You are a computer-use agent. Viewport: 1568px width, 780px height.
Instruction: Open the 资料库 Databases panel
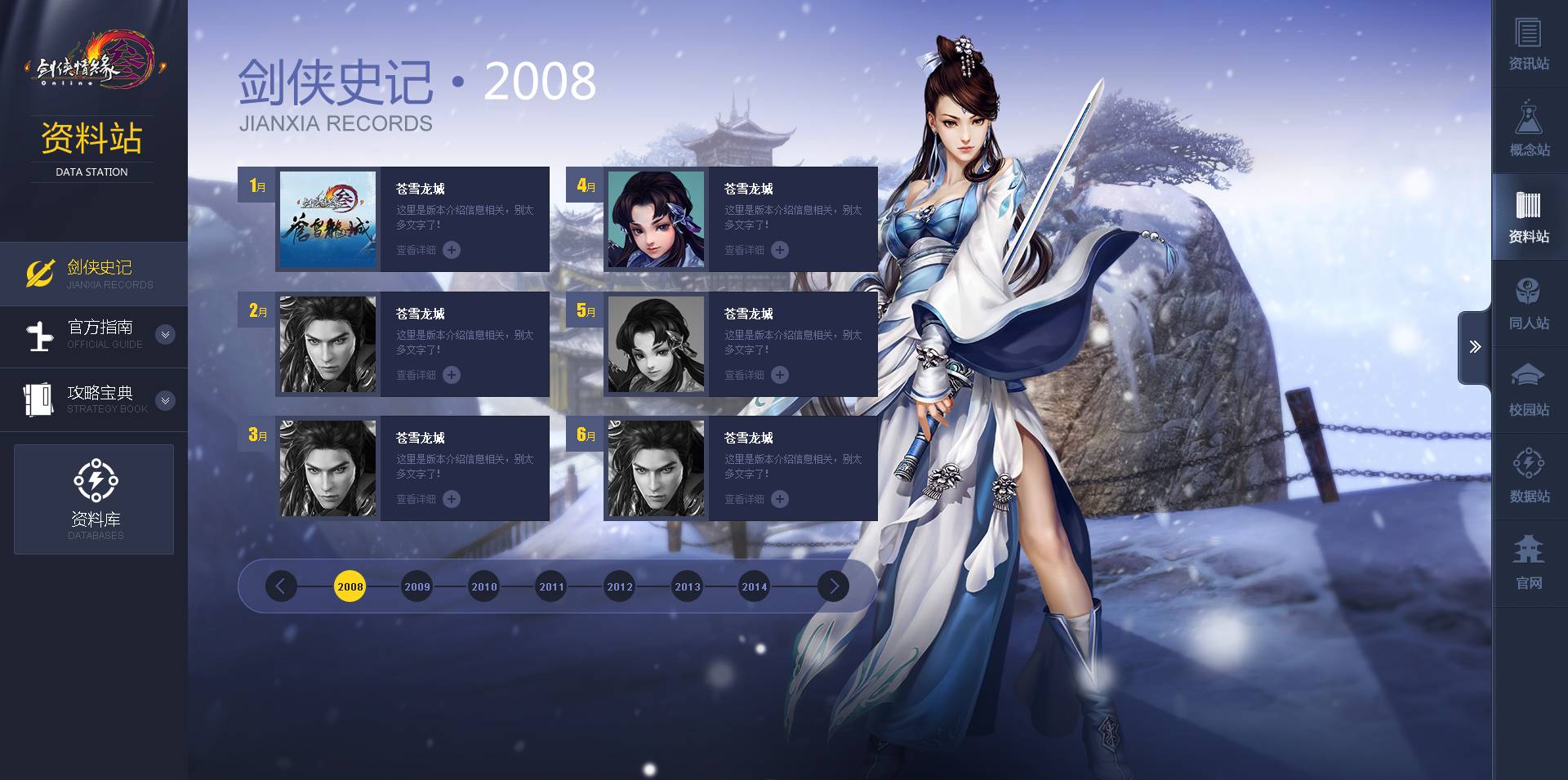[94, 499]
